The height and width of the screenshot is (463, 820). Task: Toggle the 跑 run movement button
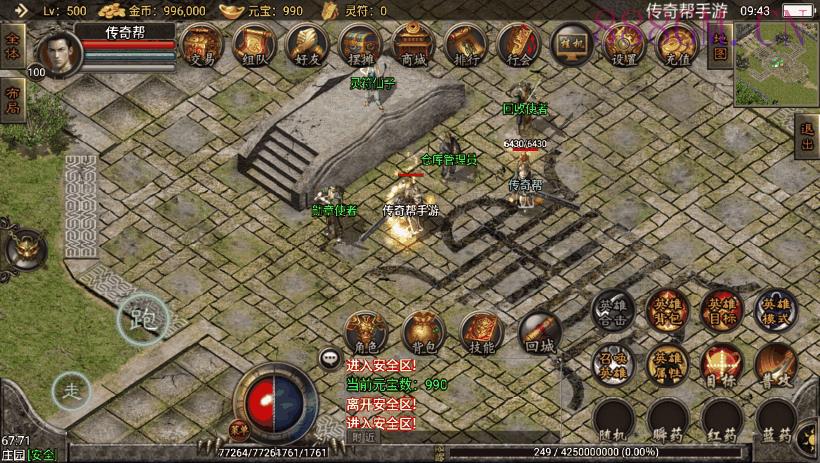click(143, 319)
